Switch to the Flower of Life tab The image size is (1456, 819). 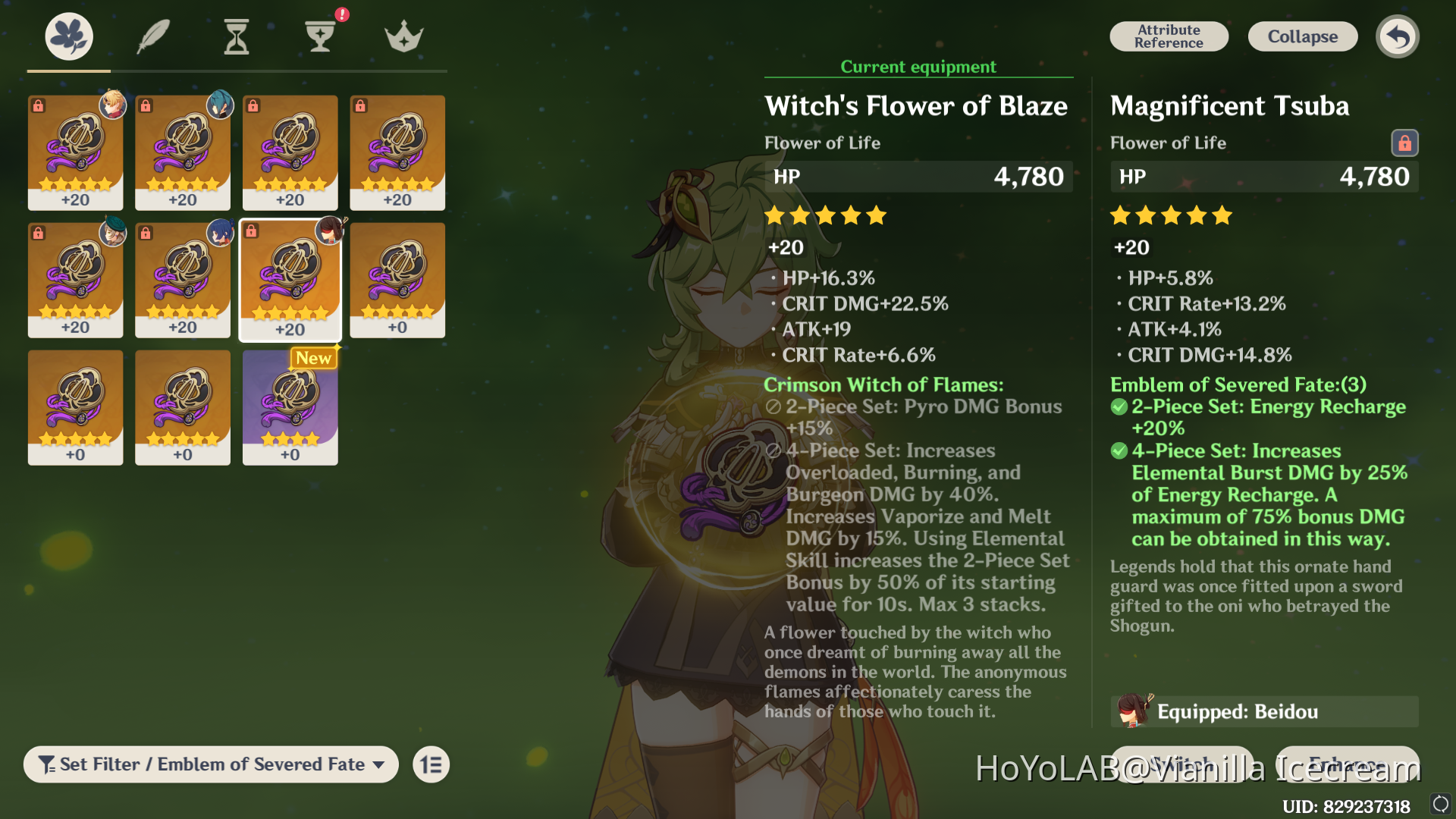click(67, 34)
